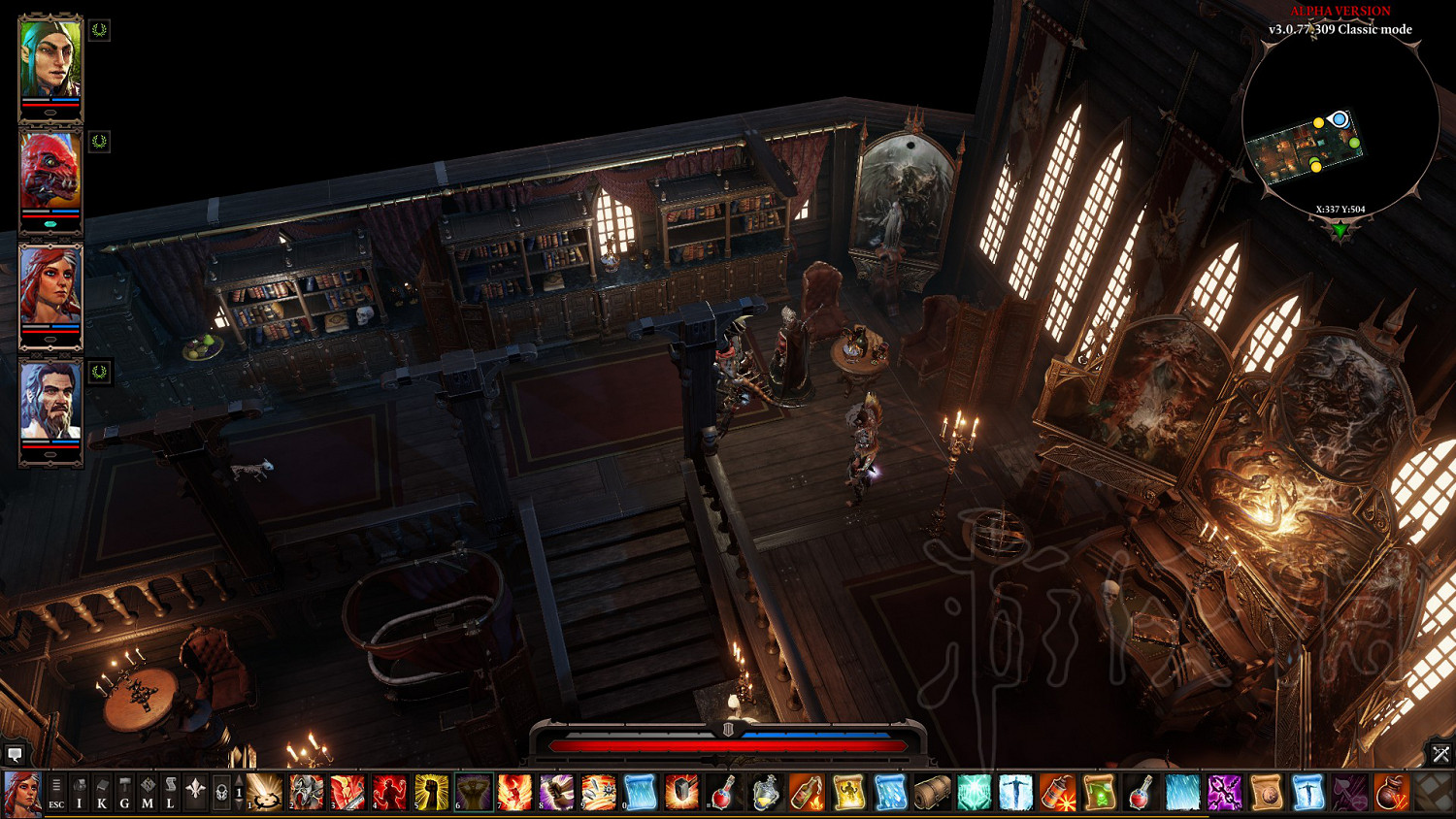Activate the golden fist skill
Image resolution: width=1456 pixels, height=819 pixels.
[x=432, y=793]
